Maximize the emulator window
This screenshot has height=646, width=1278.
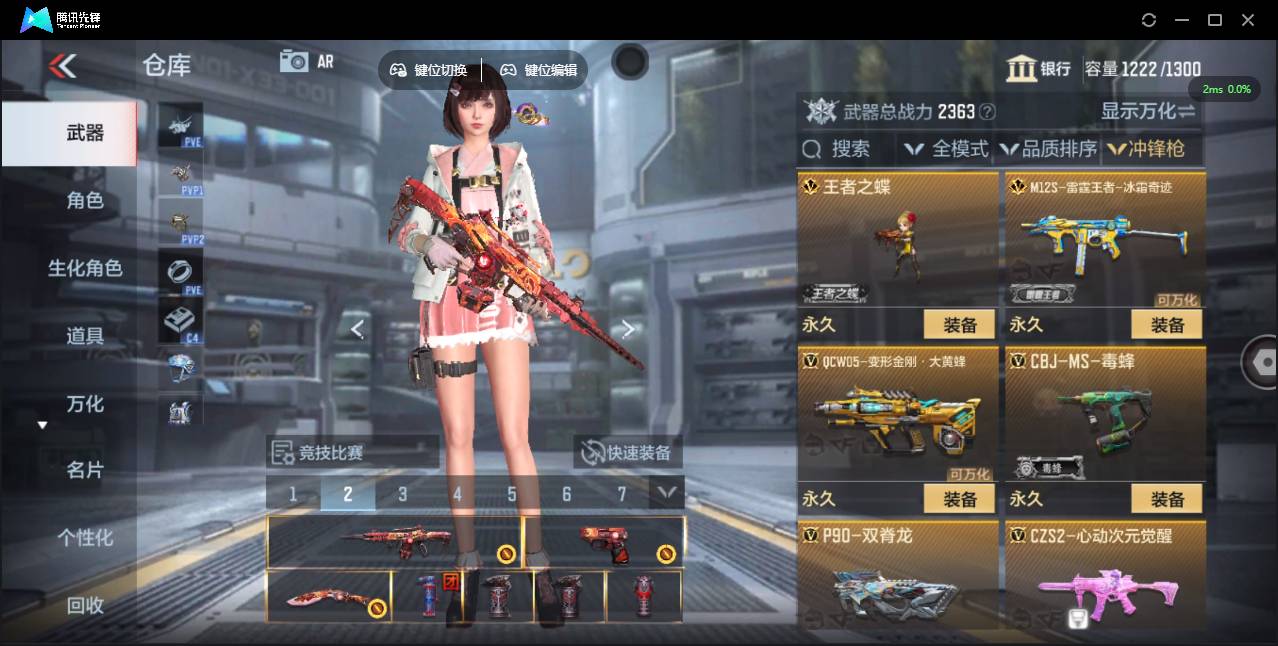coord(1215,20)
